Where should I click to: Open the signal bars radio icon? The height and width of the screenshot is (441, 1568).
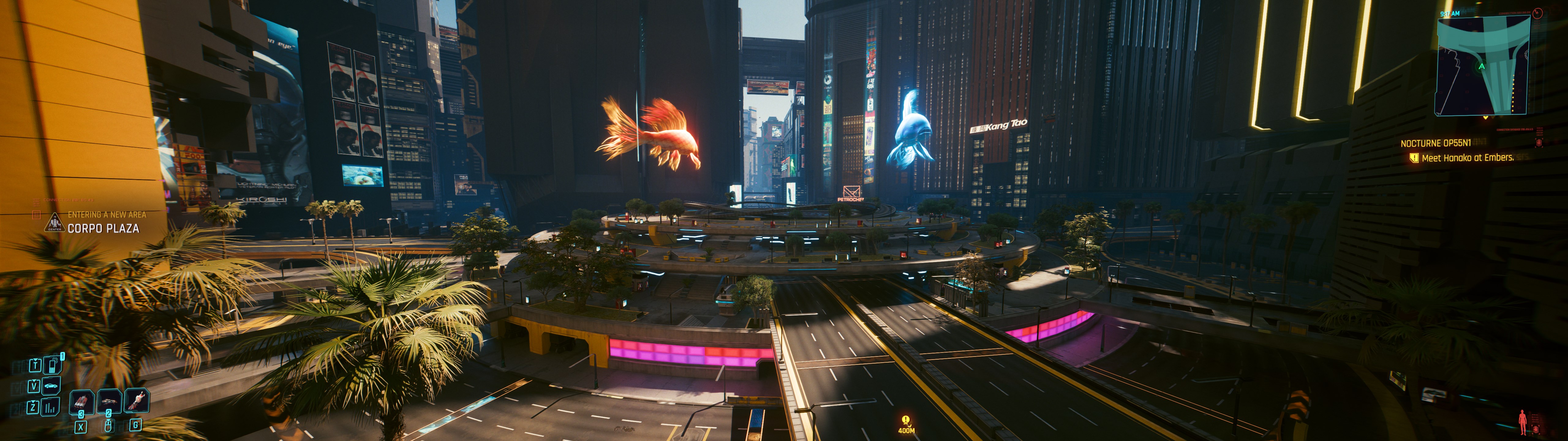pos(50,406)
